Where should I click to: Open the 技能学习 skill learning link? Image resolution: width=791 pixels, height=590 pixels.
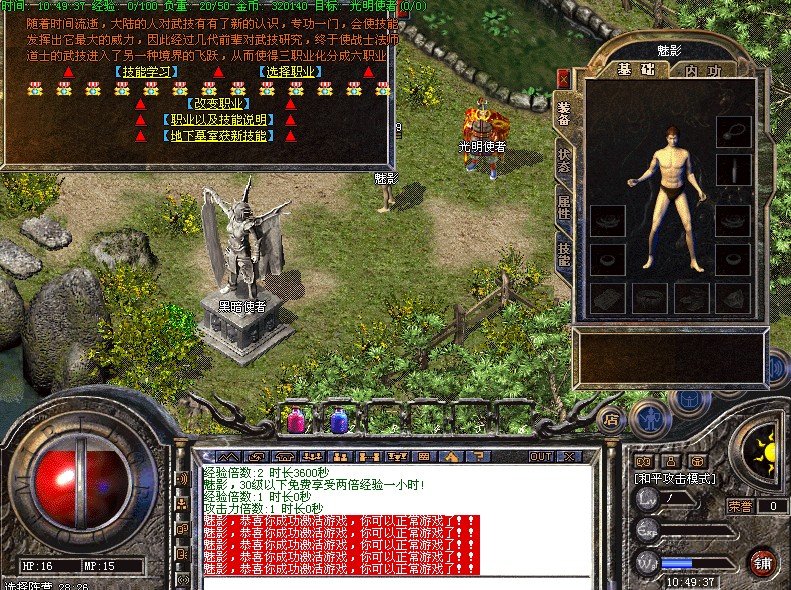pyautogui.click(x=145, y=72)
